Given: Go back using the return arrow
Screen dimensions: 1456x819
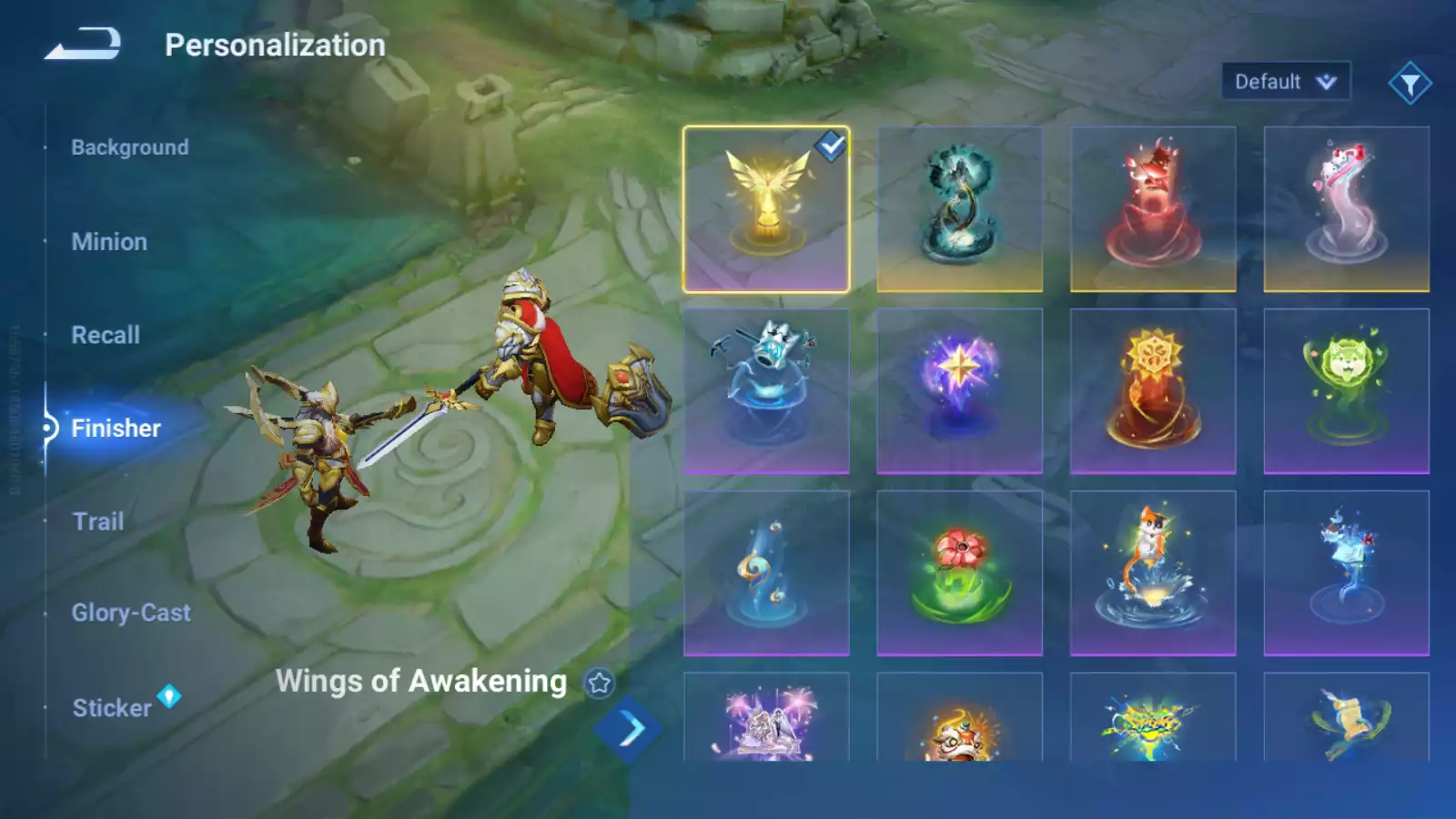Looking at the screenshot, I should pos(83,44).
